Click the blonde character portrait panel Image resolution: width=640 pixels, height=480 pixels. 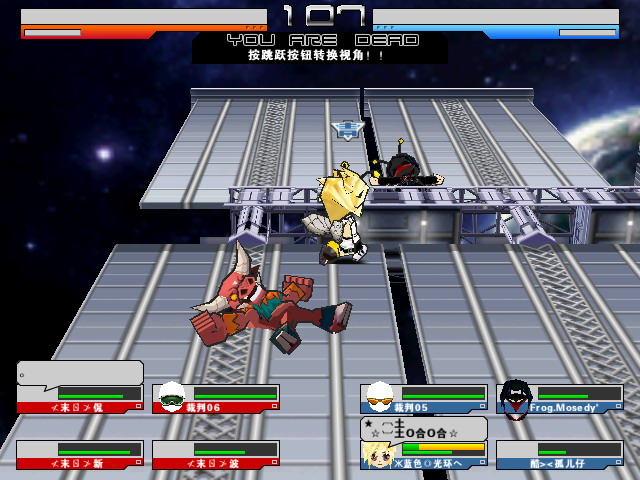[x=424, y=455]
